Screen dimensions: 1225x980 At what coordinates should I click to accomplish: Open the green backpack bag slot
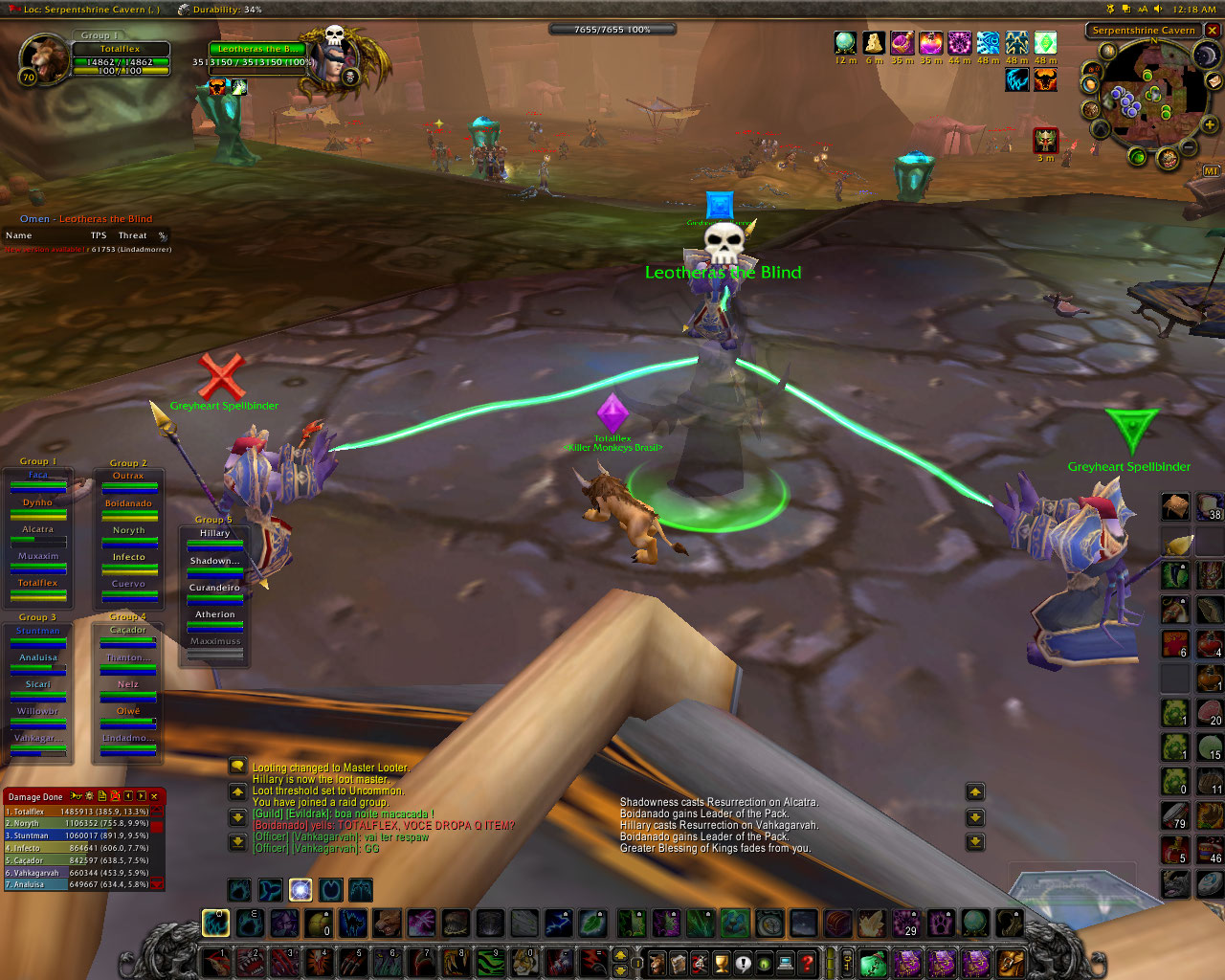(871, 962)
